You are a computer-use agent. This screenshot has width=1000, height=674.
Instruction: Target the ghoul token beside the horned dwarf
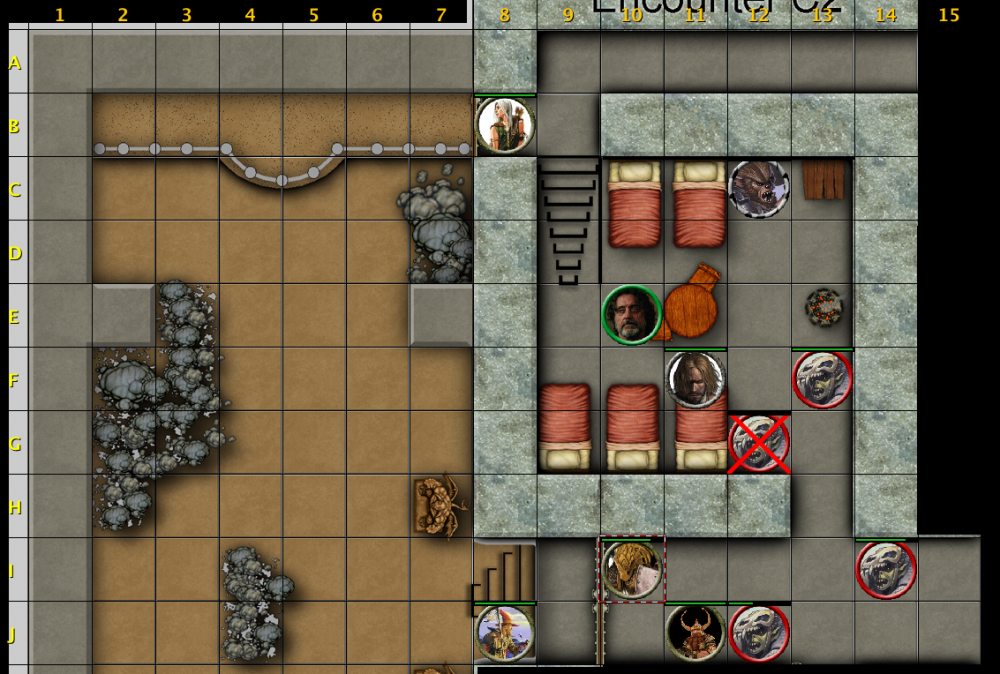pos(759,633)
